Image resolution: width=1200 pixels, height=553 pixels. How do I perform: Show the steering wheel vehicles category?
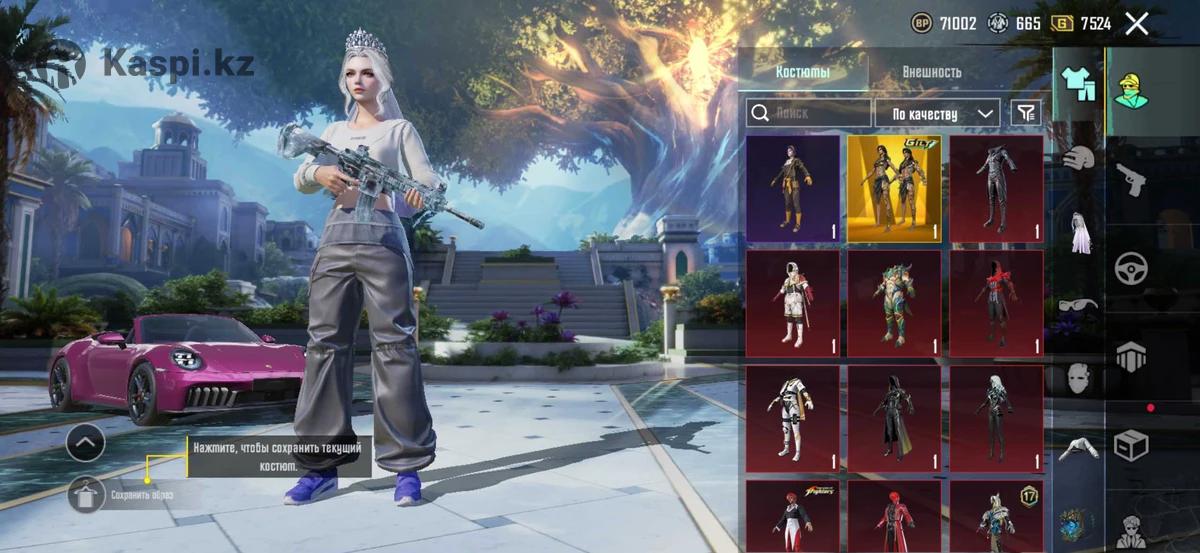point(1132,268)
